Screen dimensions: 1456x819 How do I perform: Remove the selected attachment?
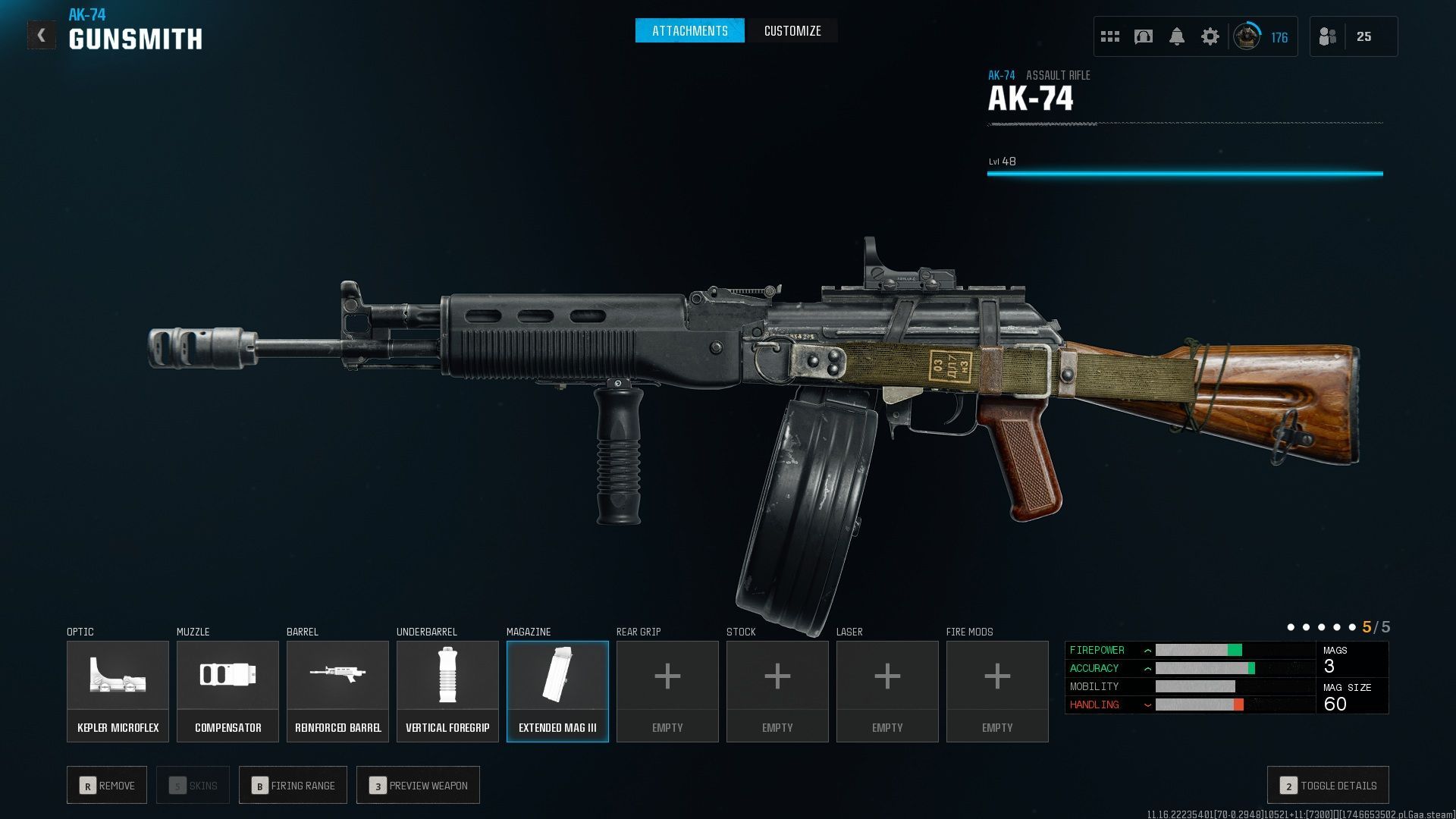pos(107,786)
